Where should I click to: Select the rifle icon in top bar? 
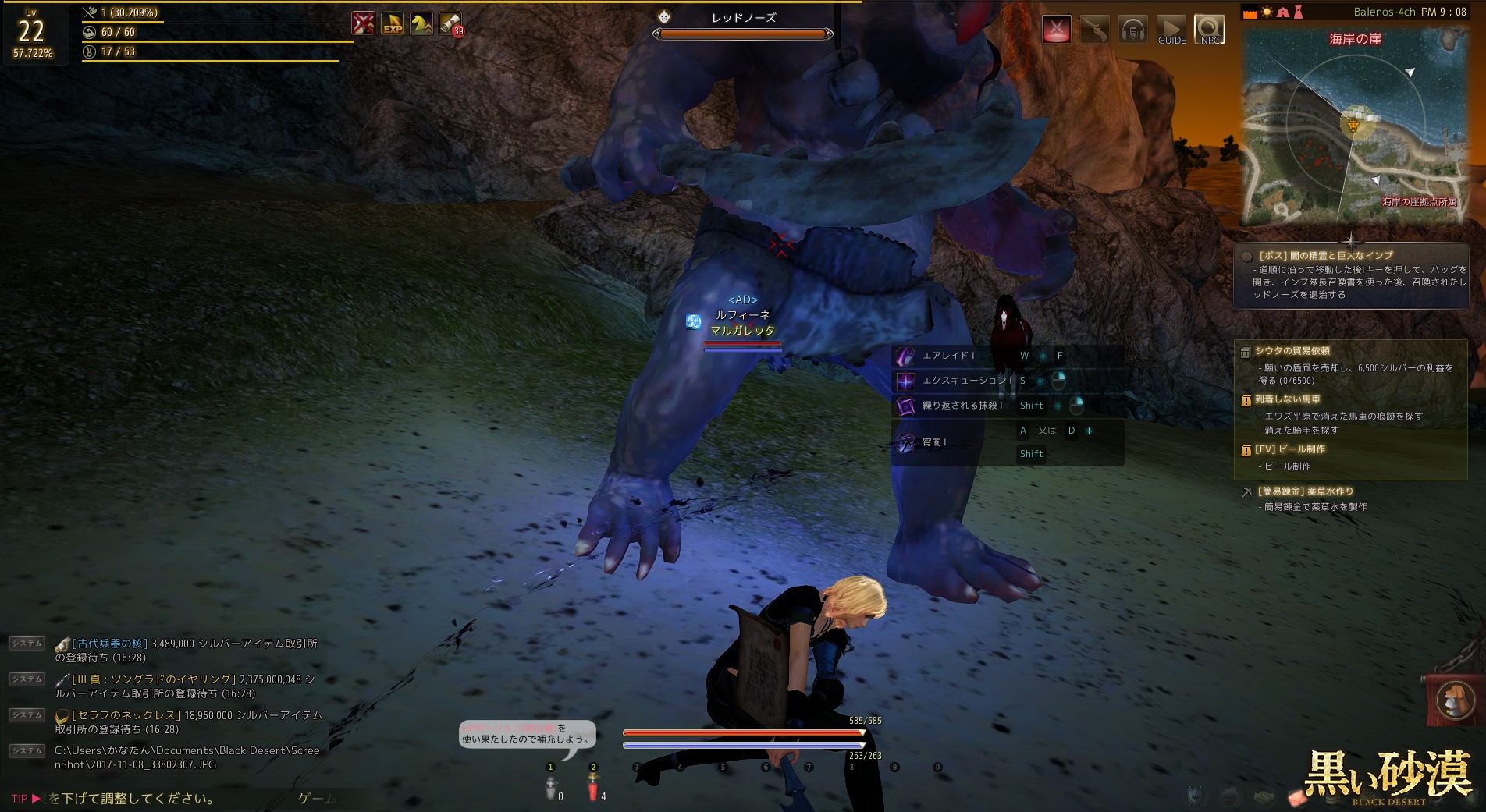tap(1094, 30)
